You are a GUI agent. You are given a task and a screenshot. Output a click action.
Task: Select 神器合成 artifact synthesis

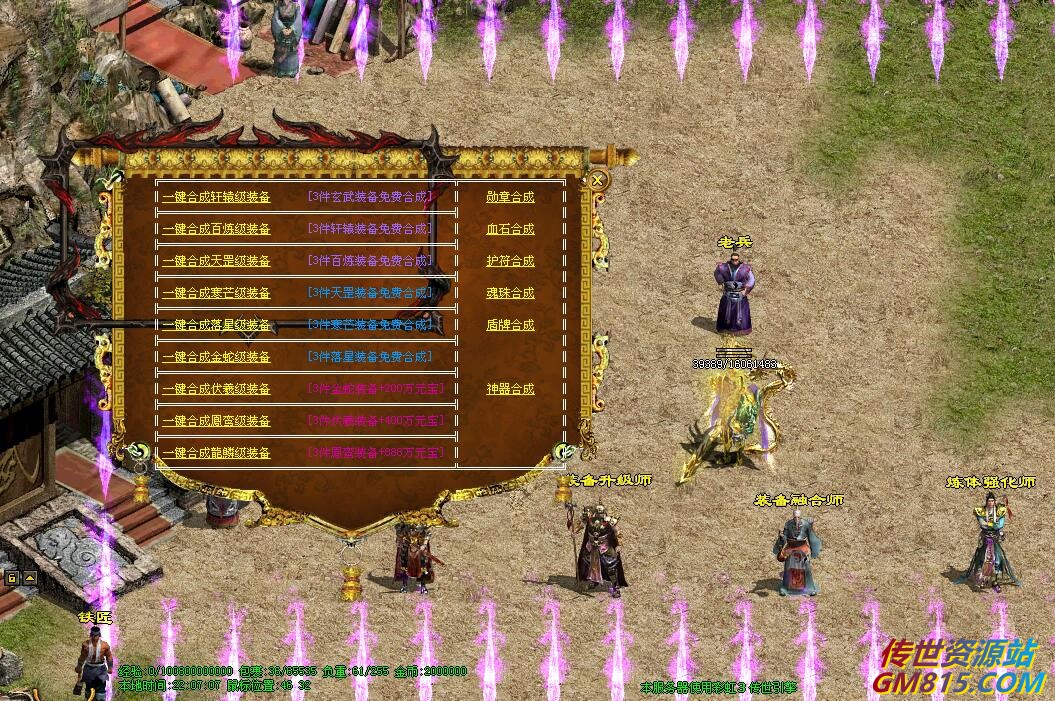tap(510, 389)
